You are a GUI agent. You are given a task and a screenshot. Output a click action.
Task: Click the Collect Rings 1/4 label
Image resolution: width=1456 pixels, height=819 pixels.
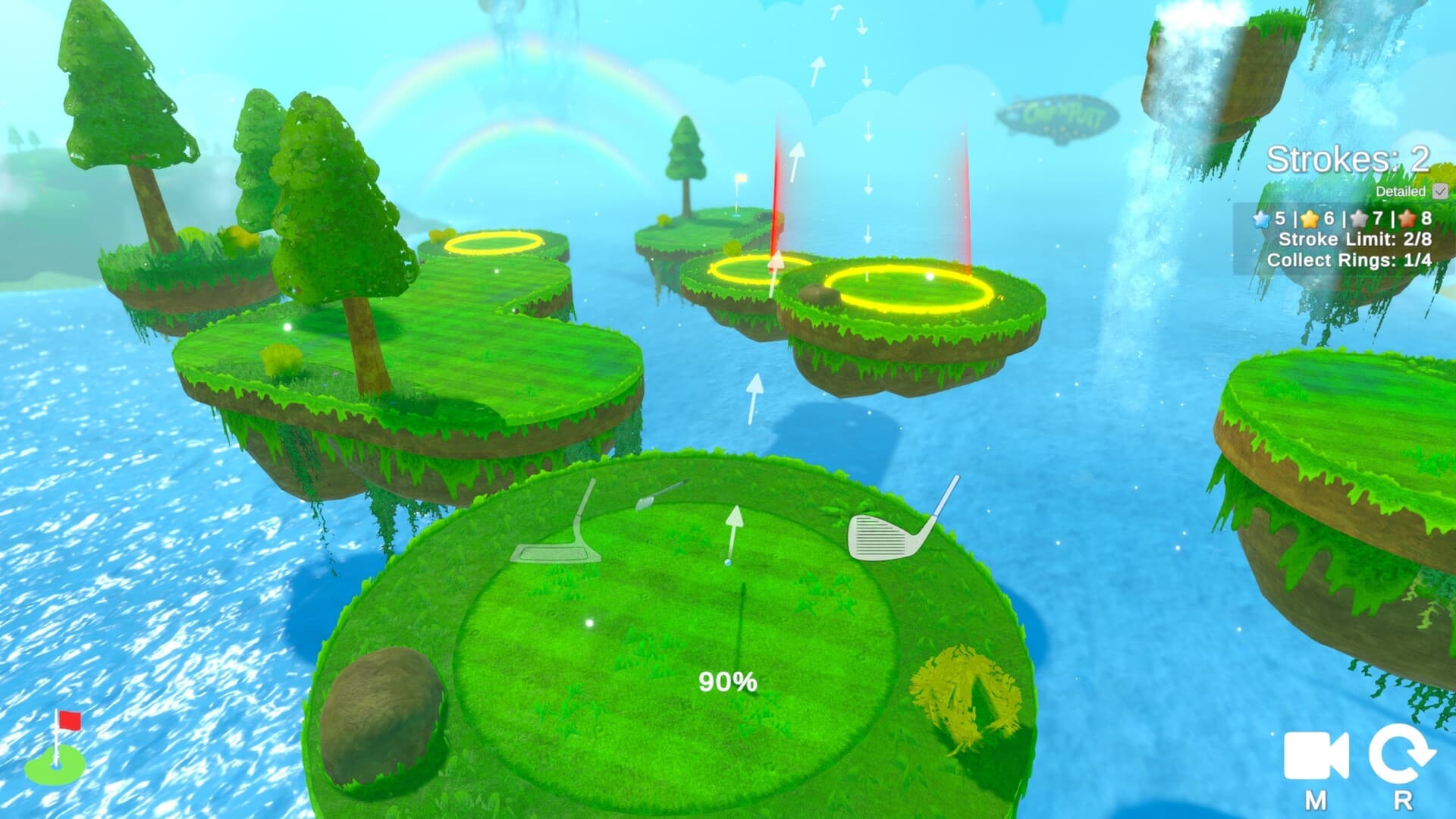[x=1350, y=260]
